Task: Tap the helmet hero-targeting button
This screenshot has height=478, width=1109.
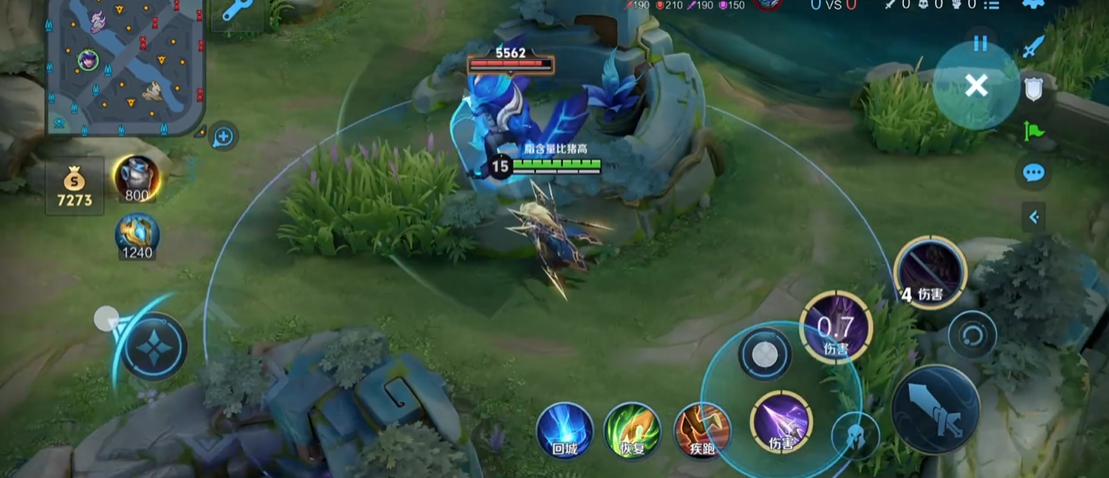Action: [x=856, y=435]
